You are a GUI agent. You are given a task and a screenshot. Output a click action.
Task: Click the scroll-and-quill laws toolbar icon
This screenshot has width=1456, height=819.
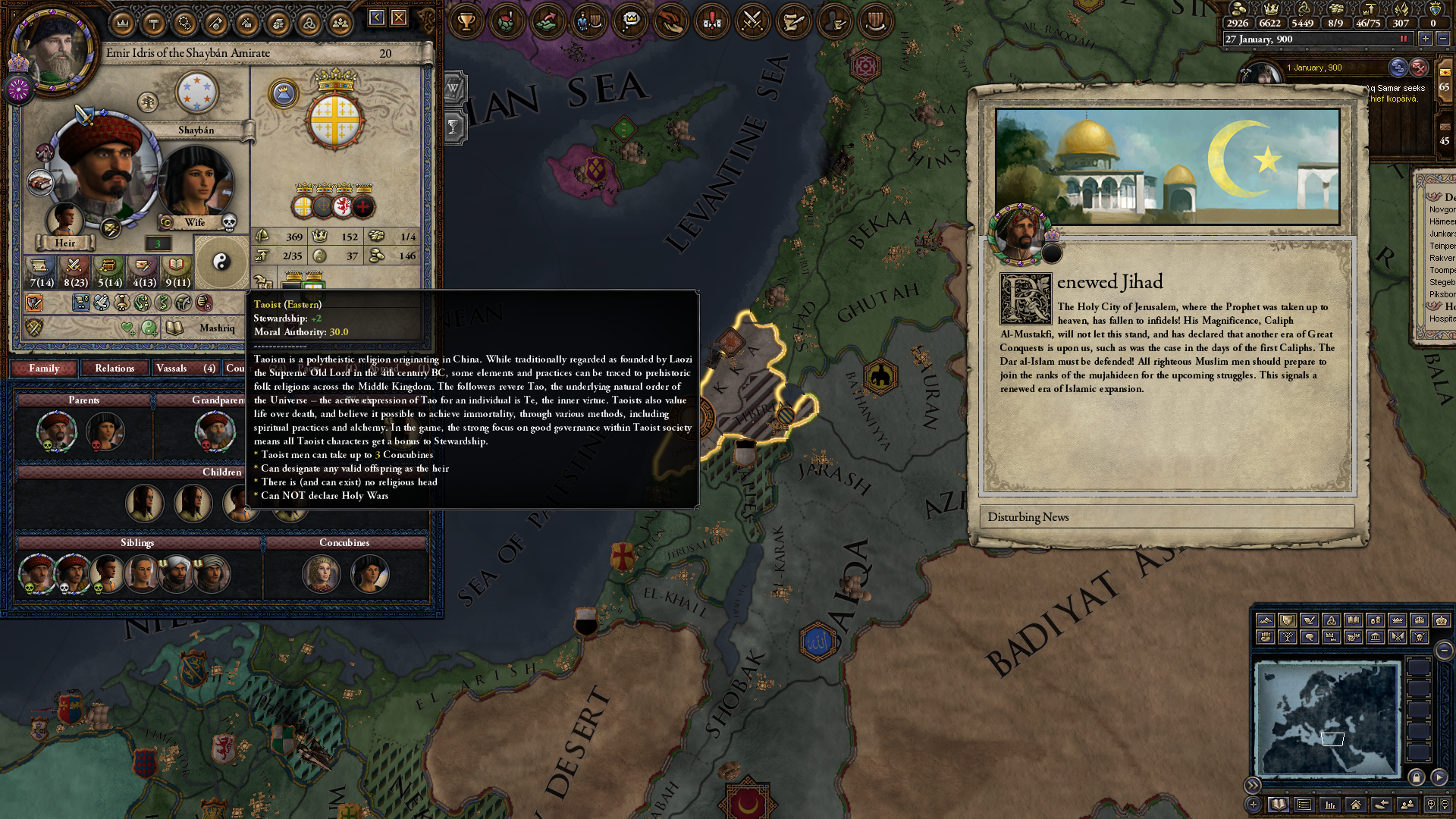(x=791, y=21)
